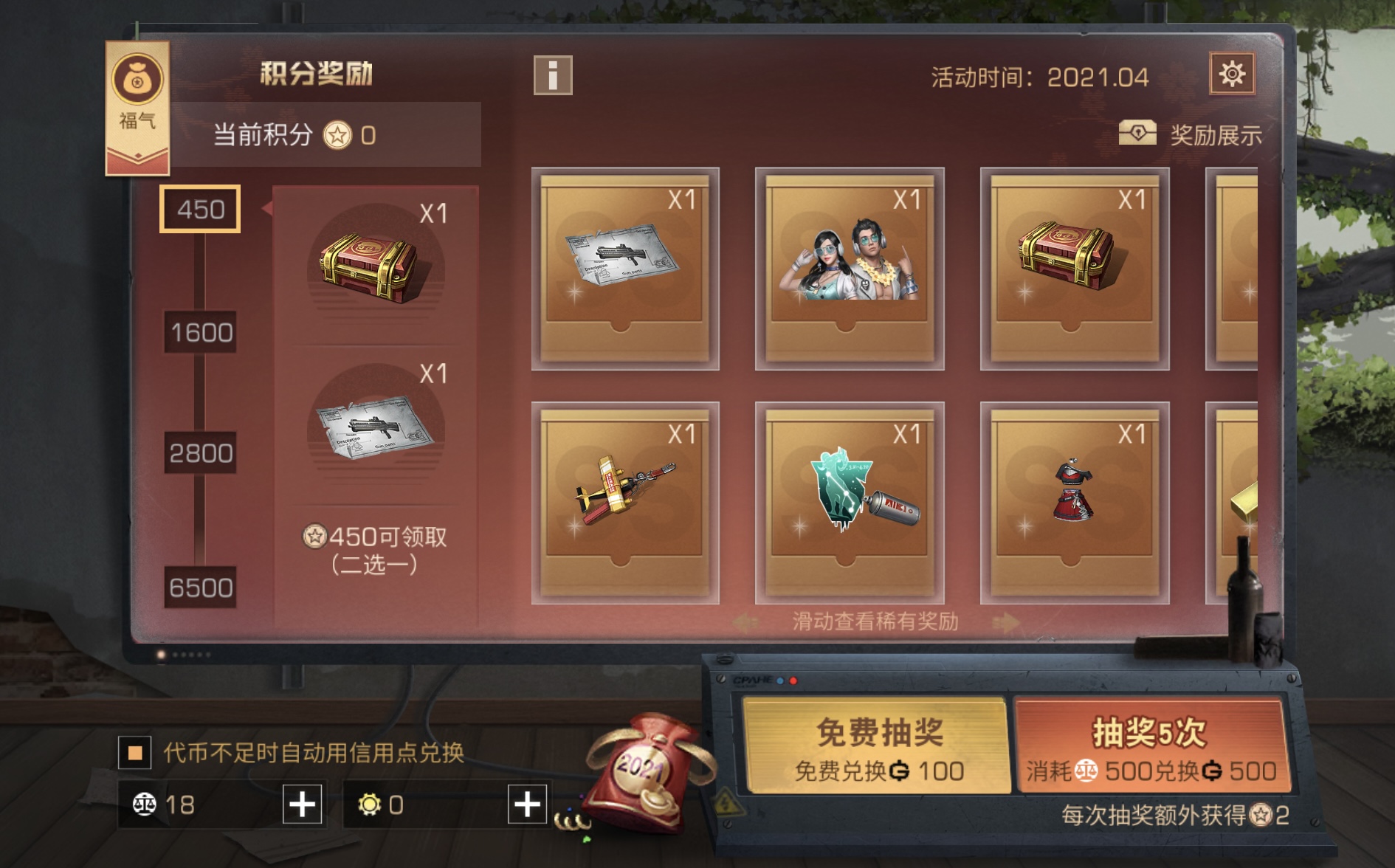Click the star icon next to 当前积分
1395x868 pixels.
pos(339,134)
